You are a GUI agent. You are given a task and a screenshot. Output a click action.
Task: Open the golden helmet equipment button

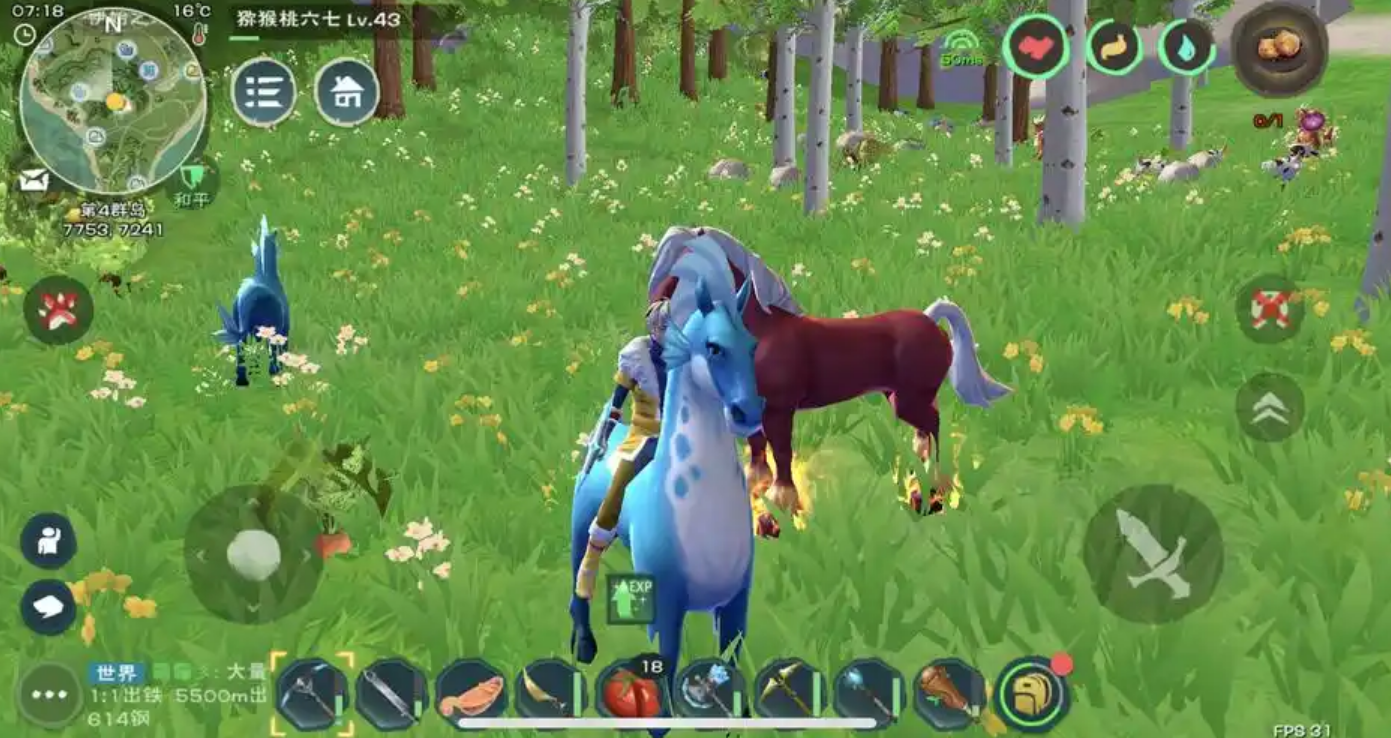pyautogui.click(x=1031, y=694)
